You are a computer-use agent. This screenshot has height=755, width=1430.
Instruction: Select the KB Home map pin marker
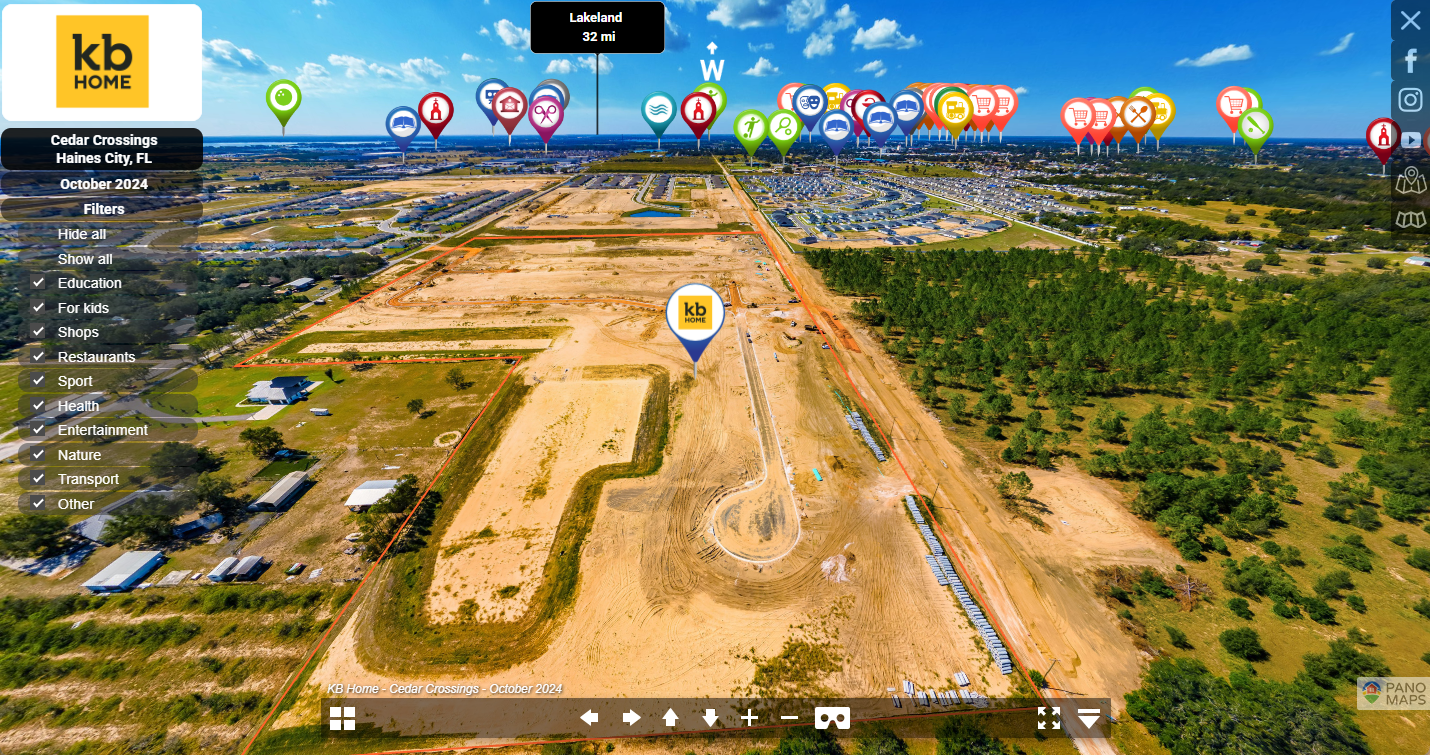695,316
